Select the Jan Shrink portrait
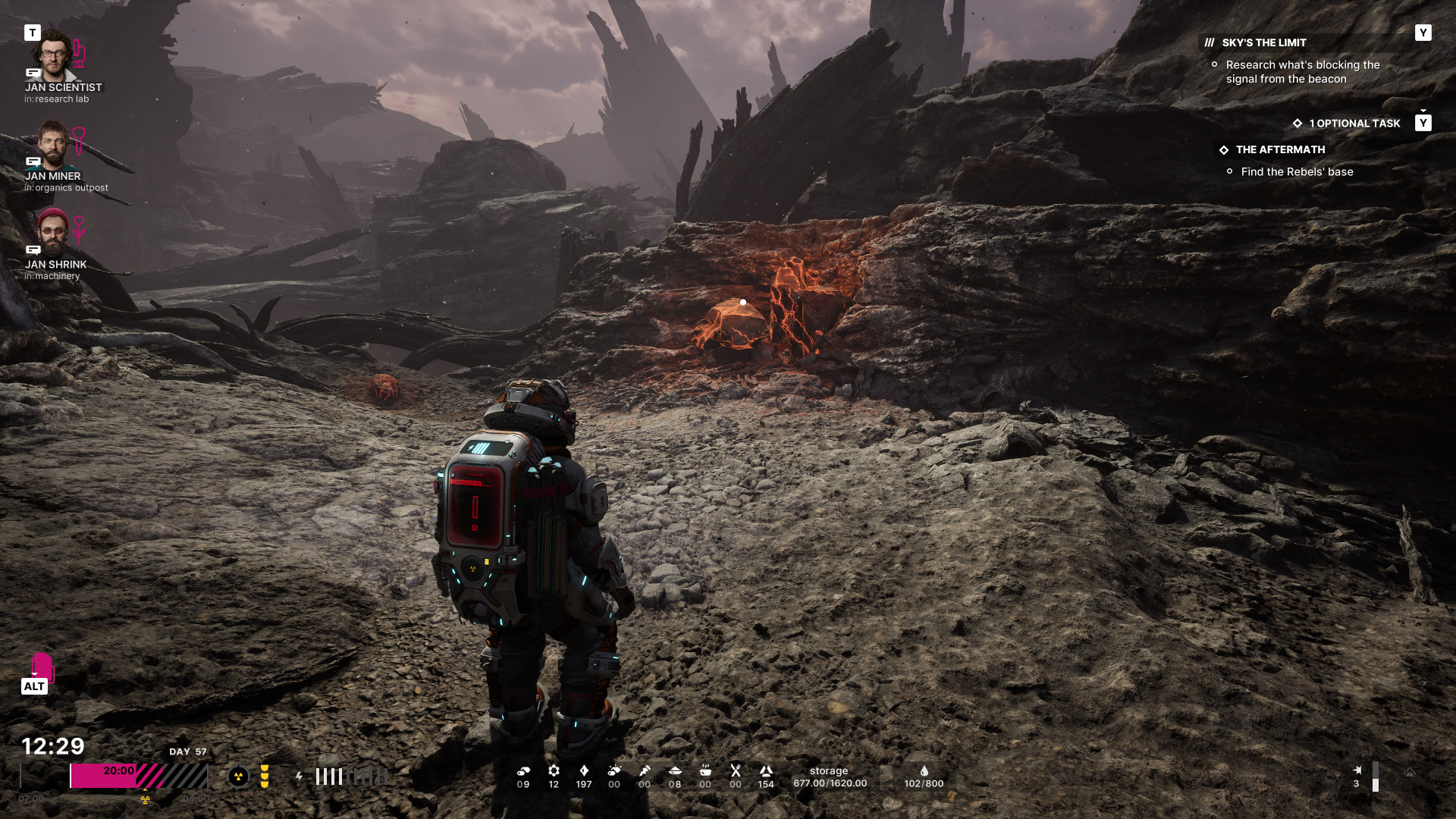1456x819 pixels. [x=52, y=232]
